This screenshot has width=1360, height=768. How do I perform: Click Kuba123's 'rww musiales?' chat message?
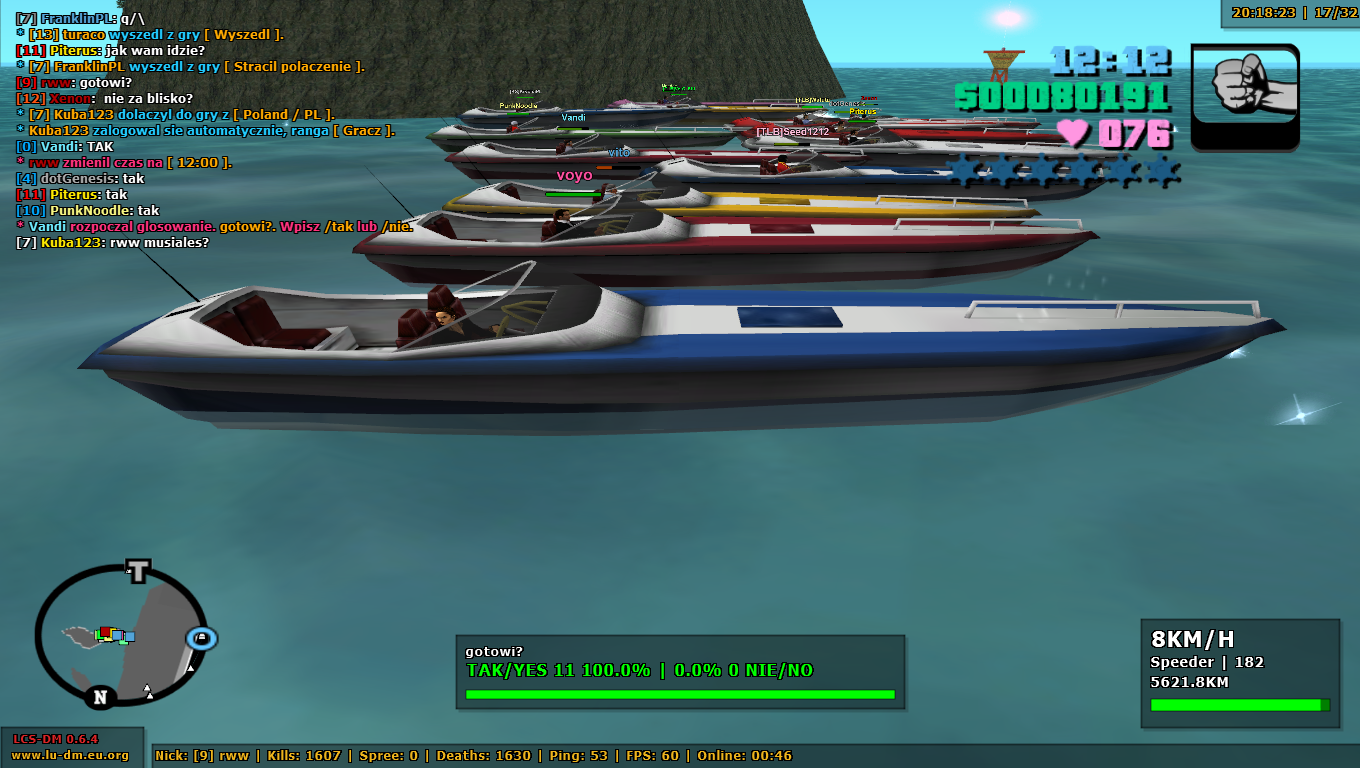[113, 243]
